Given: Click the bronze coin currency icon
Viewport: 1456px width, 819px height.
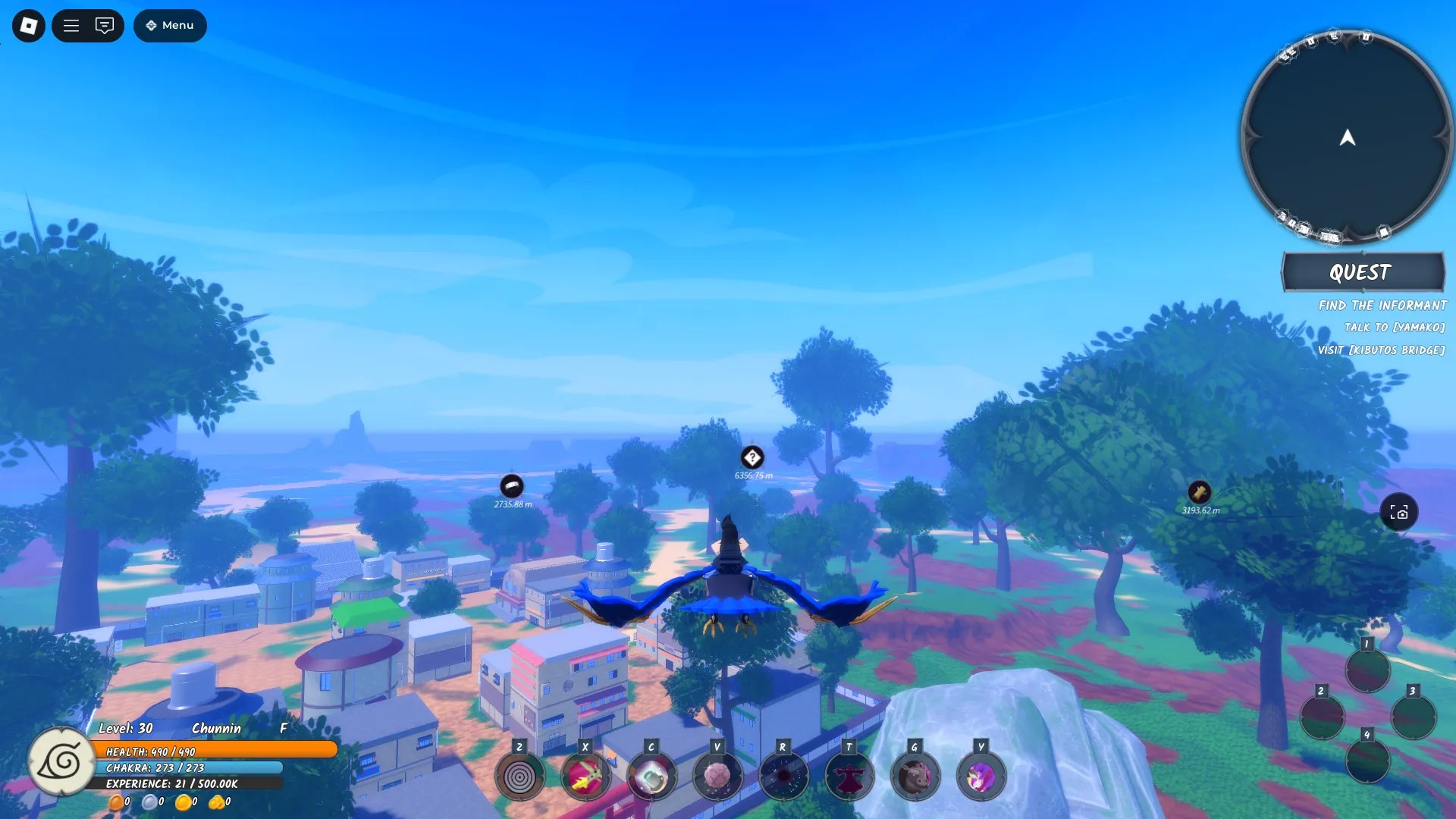Looking at the screenshot, I should 118,802.
